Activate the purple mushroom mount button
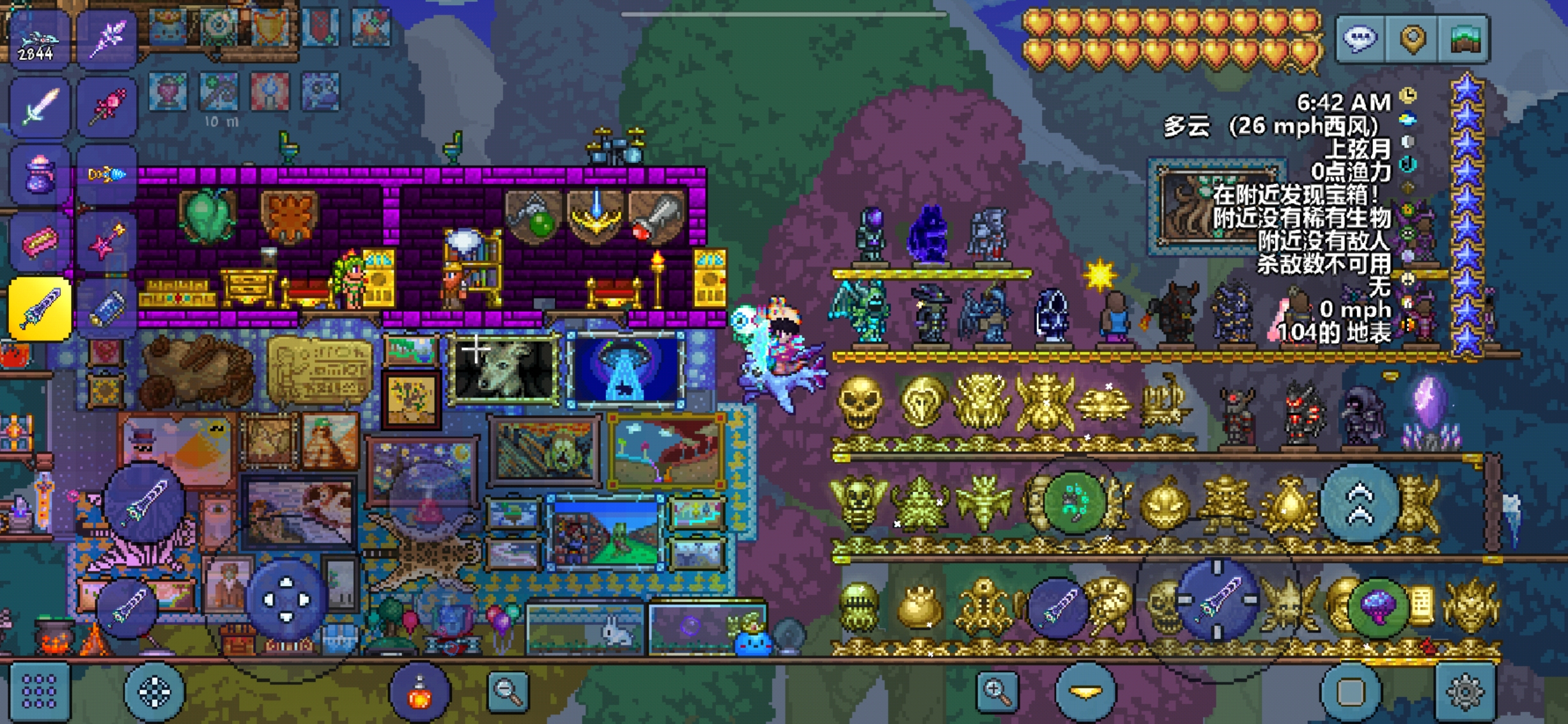The height and width of the screenshot is (724, 1568). pos(1378,606)
